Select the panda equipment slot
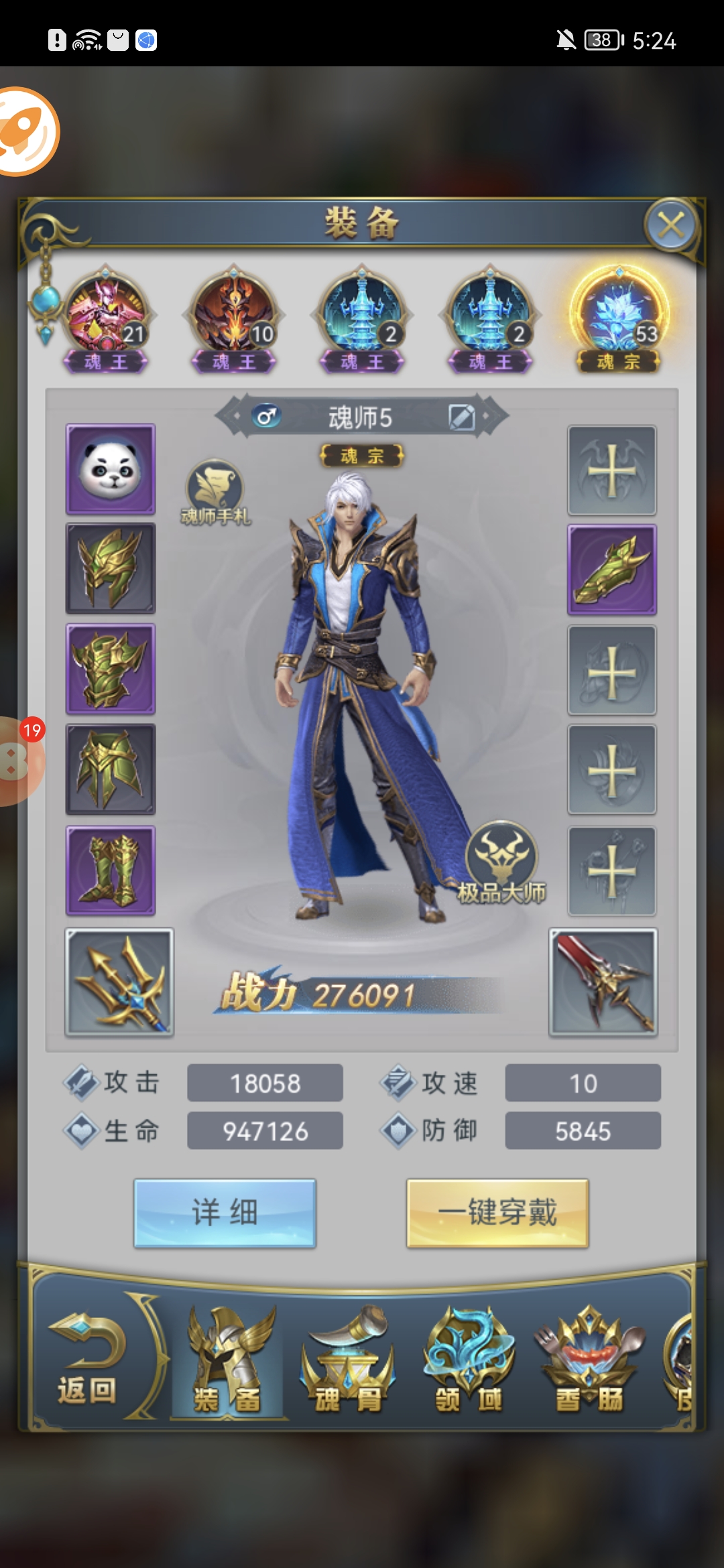Screen dimensions: 724x1568 tap(111, 469)
